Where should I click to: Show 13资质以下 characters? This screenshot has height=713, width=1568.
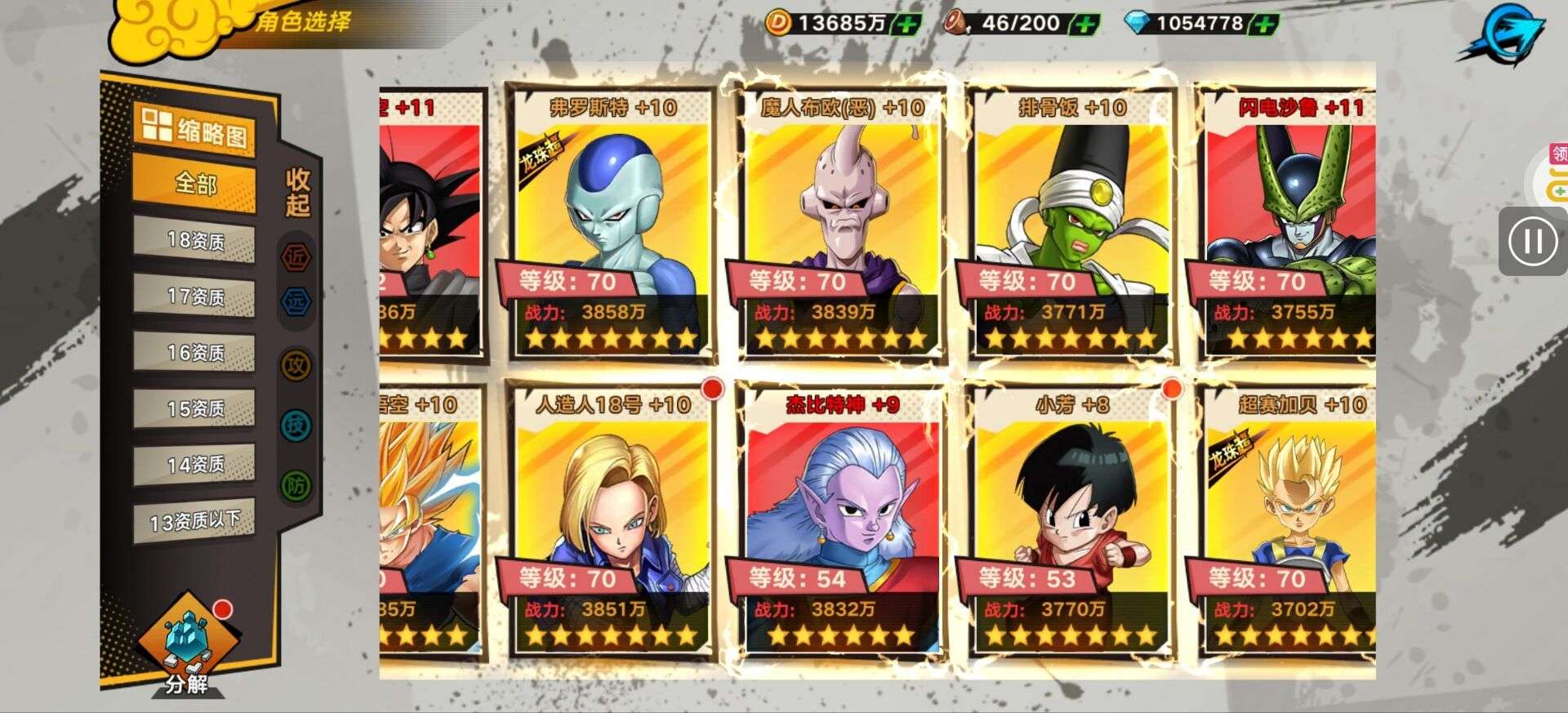195,520
